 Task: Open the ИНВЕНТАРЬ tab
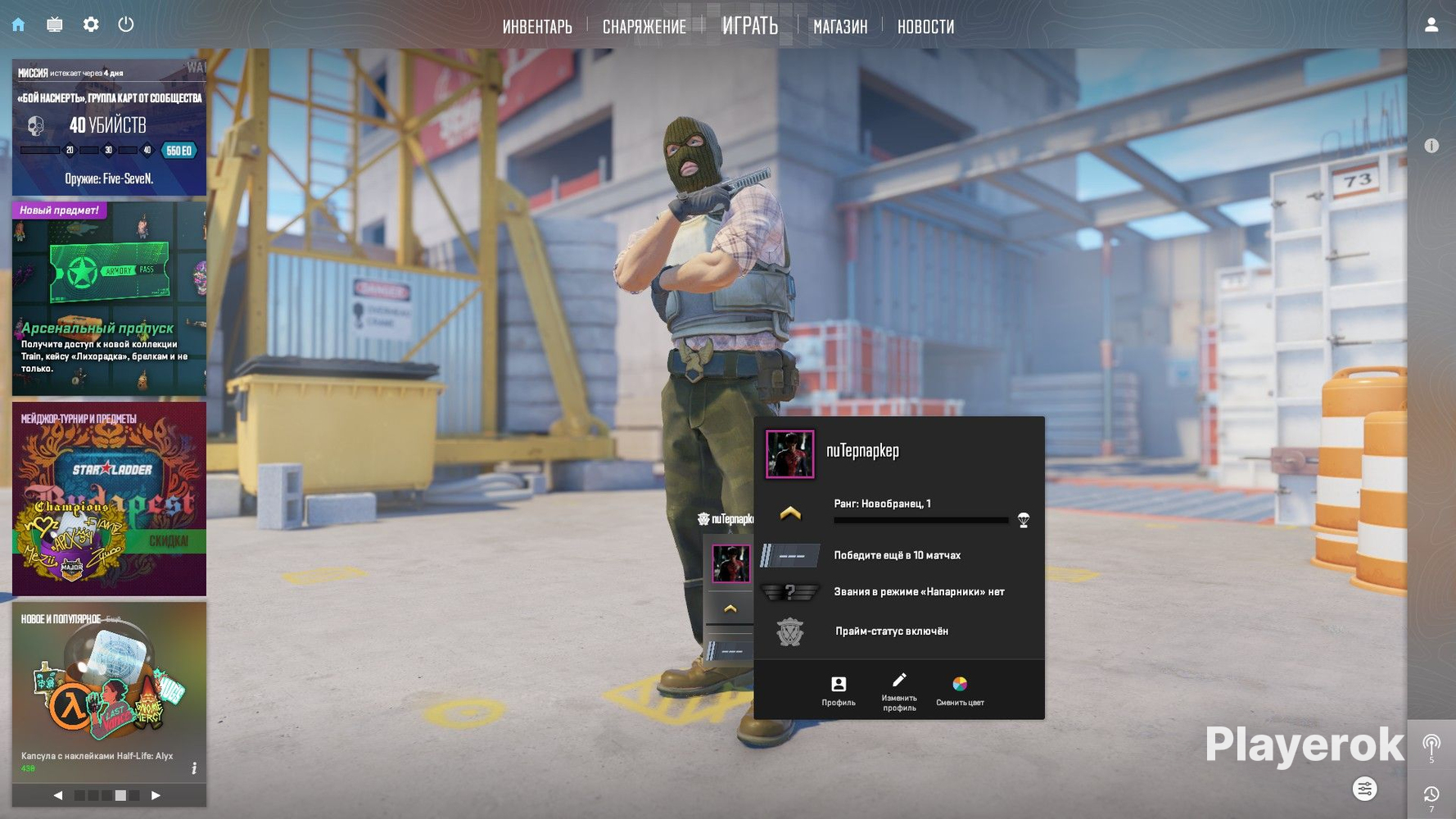coord(537,27)
